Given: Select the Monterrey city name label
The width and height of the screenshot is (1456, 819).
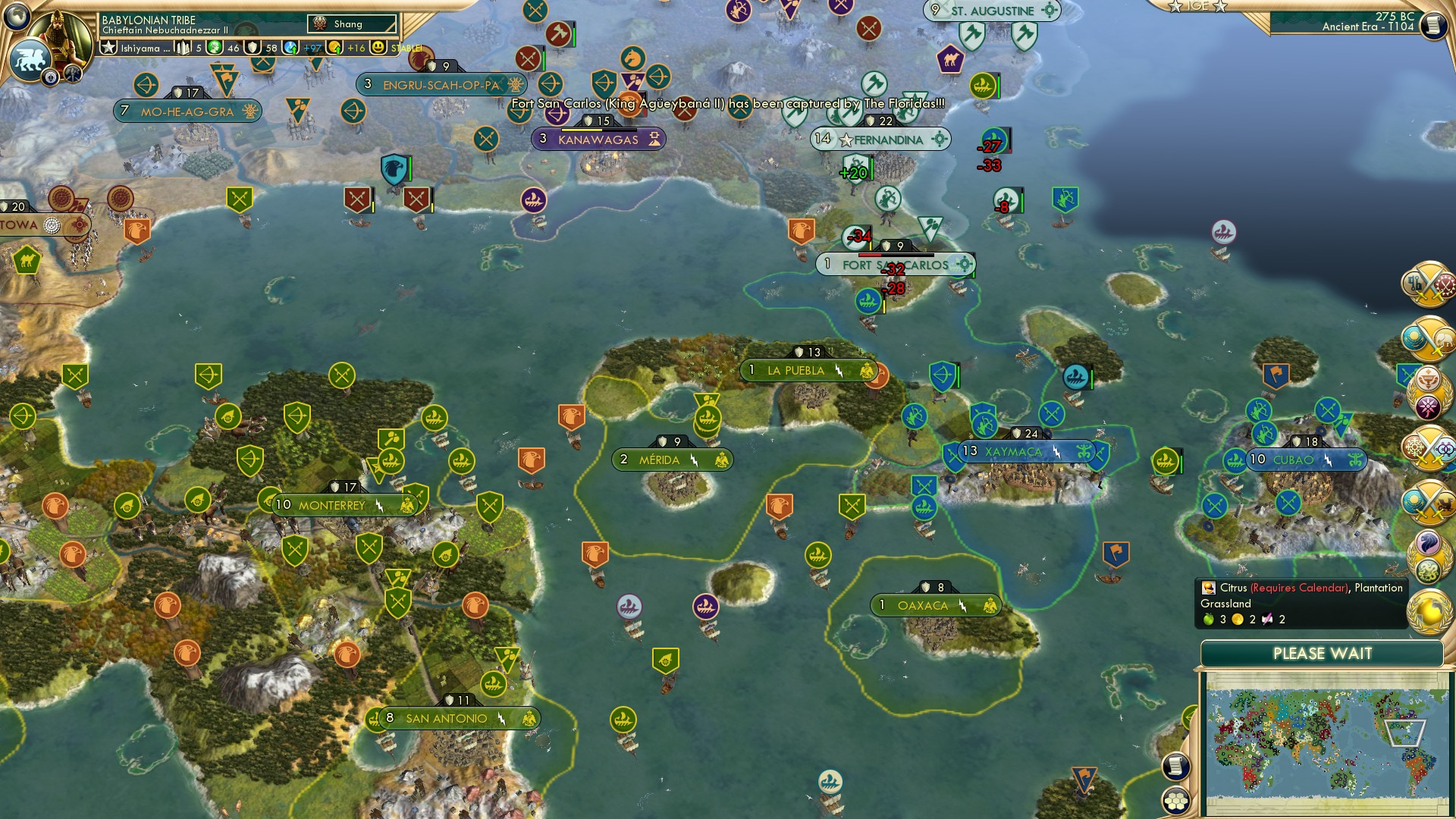Looking at the screenshot, I should (x=334, y=504).
